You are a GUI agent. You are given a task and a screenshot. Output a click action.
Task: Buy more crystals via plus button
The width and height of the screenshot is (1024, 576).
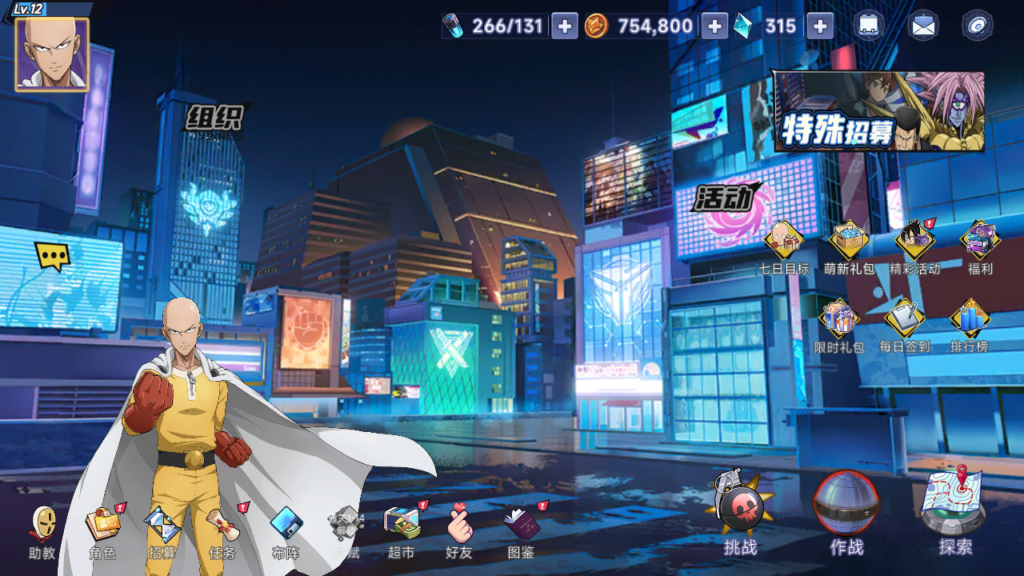click(820, 27)
